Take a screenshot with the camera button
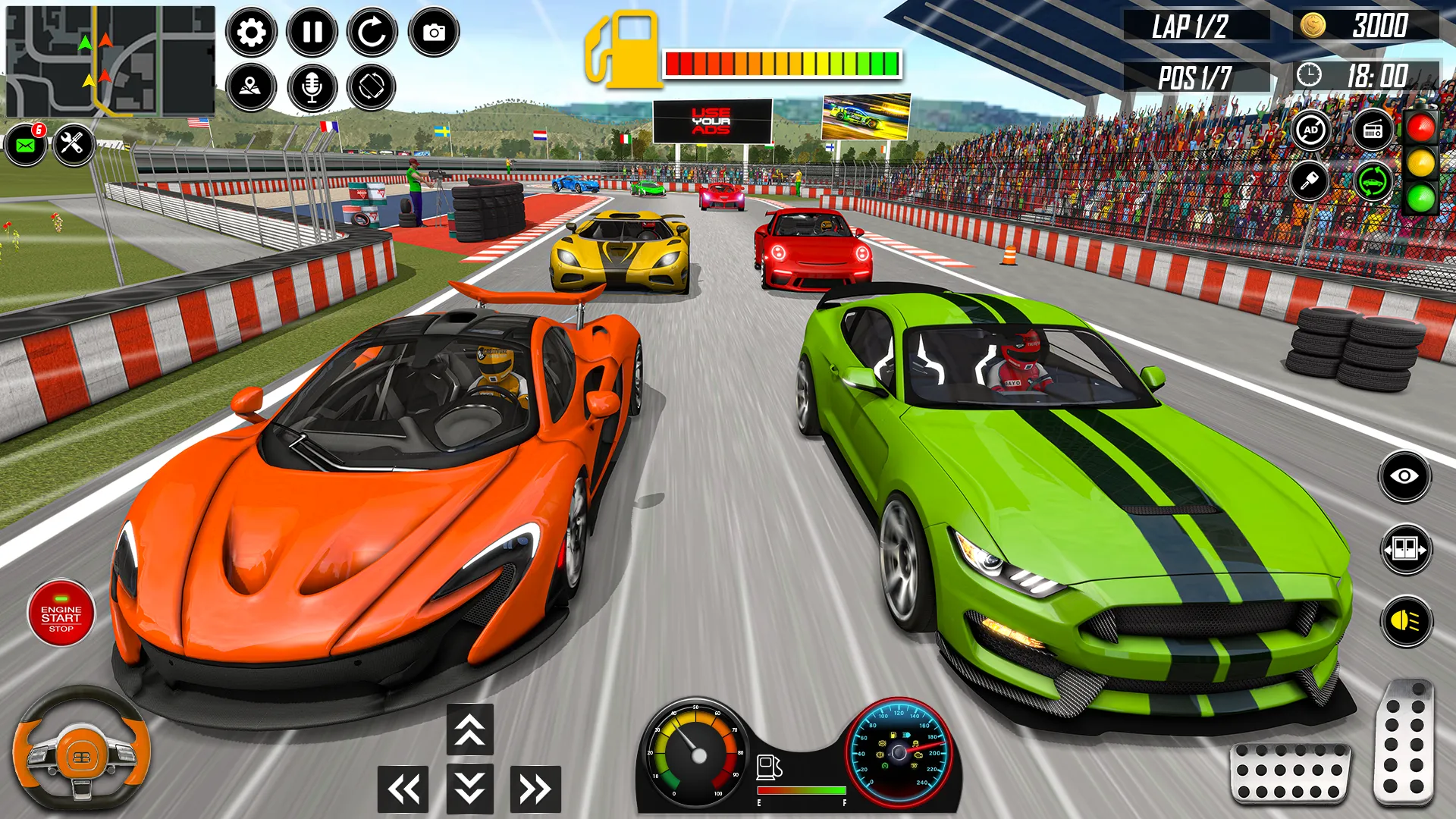Screen dimensions: 1456x819 pos(434,32)
